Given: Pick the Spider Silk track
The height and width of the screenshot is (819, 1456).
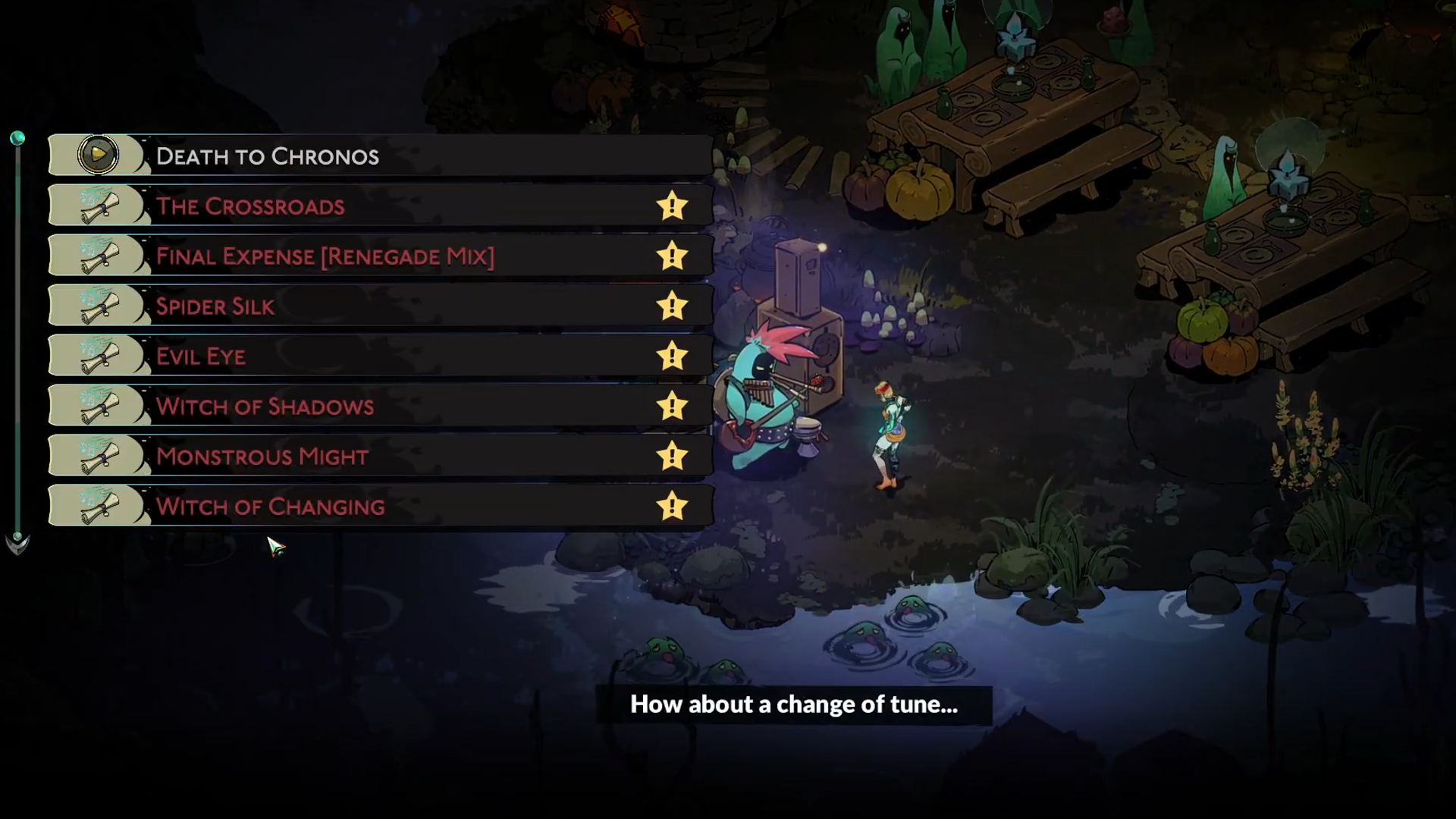Looking at the screenshot, I should (x=379, y=306).
